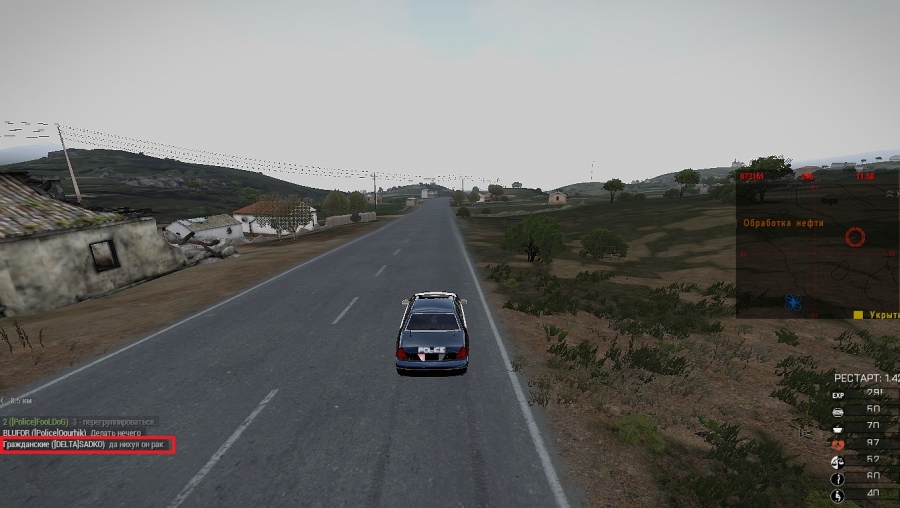The width and height of the screenshot is (900, 508).
Task: Click the steaming bowl status icon
Action: point(838,427)
